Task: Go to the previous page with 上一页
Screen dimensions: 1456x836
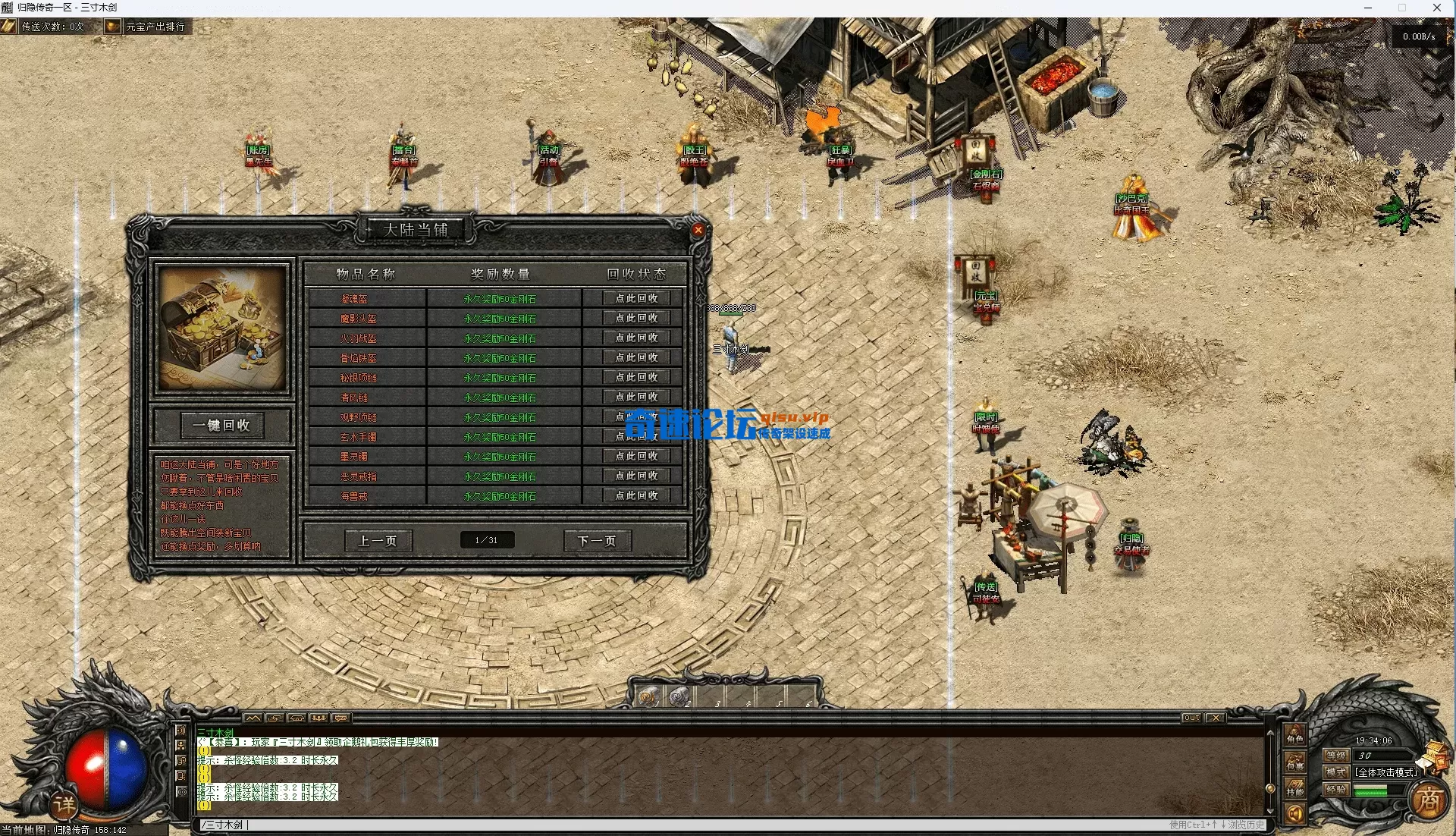Action: tap(378, 541)
